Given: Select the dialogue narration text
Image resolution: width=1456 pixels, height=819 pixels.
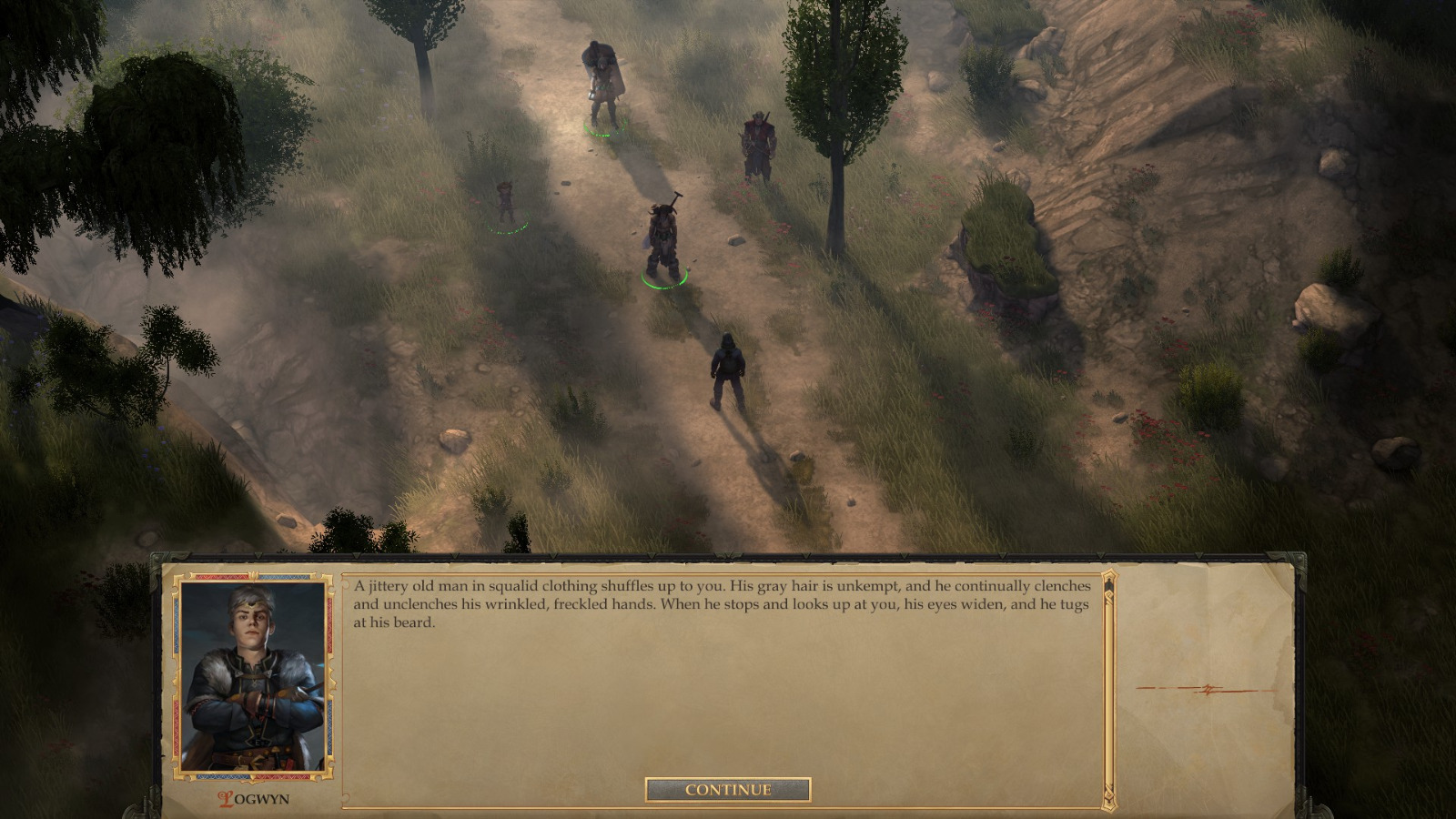Looking at the screenshot, I should 719,604.
